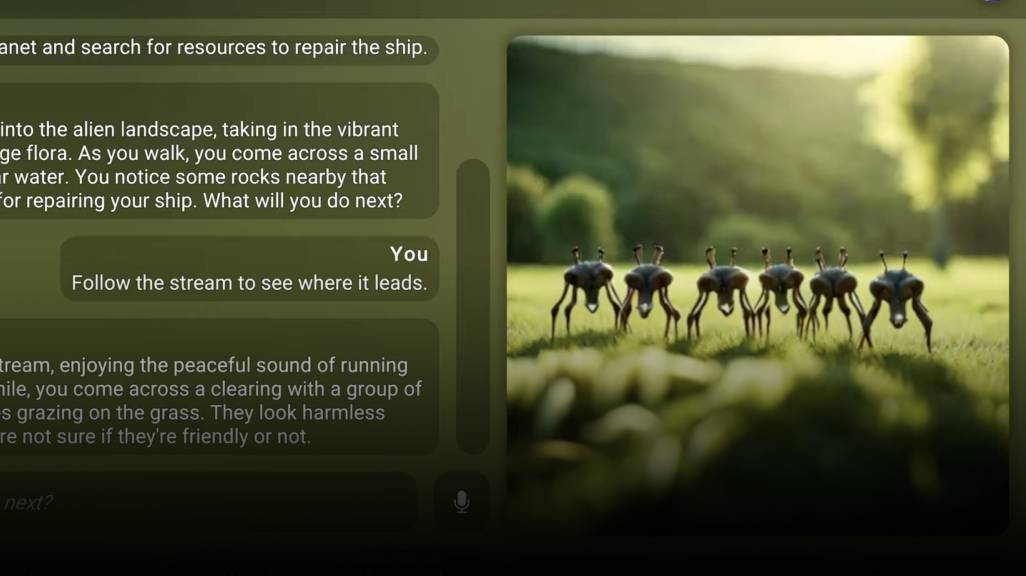This screenshot has height=576, width=1026.
Task: Focus the text input box for next action
Action: pos(200,502)
